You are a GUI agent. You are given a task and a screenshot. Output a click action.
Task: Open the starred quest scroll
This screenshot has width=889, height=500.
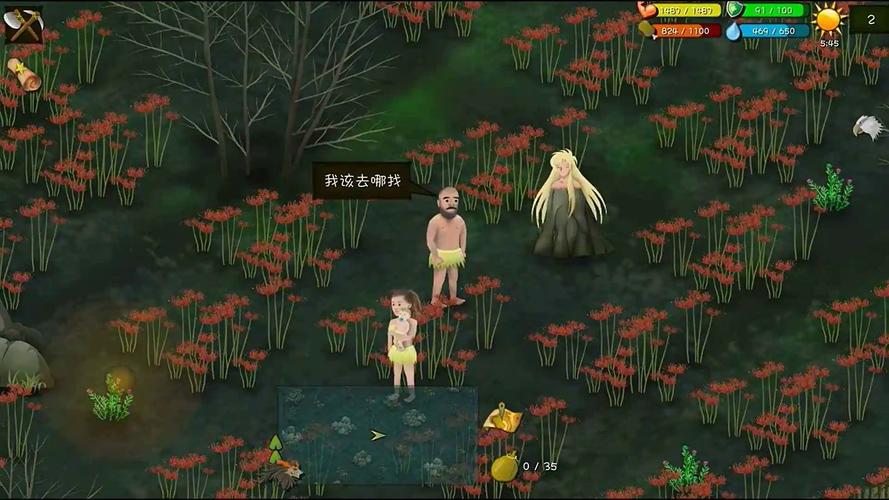[x=23, y=74]
